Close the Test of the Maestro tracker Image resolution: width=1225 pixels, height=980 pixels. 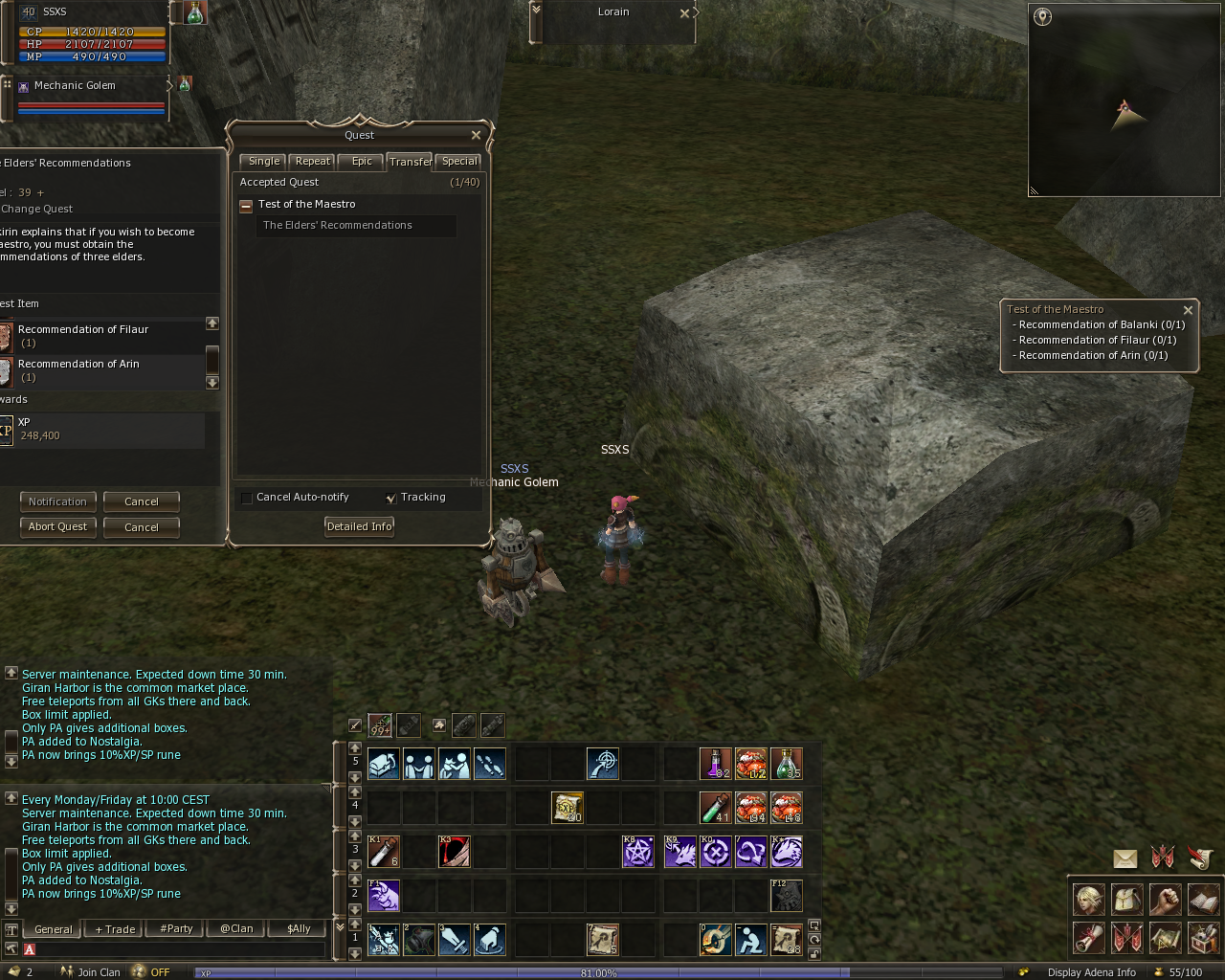pyautogui.click(x=1188, y=310)
